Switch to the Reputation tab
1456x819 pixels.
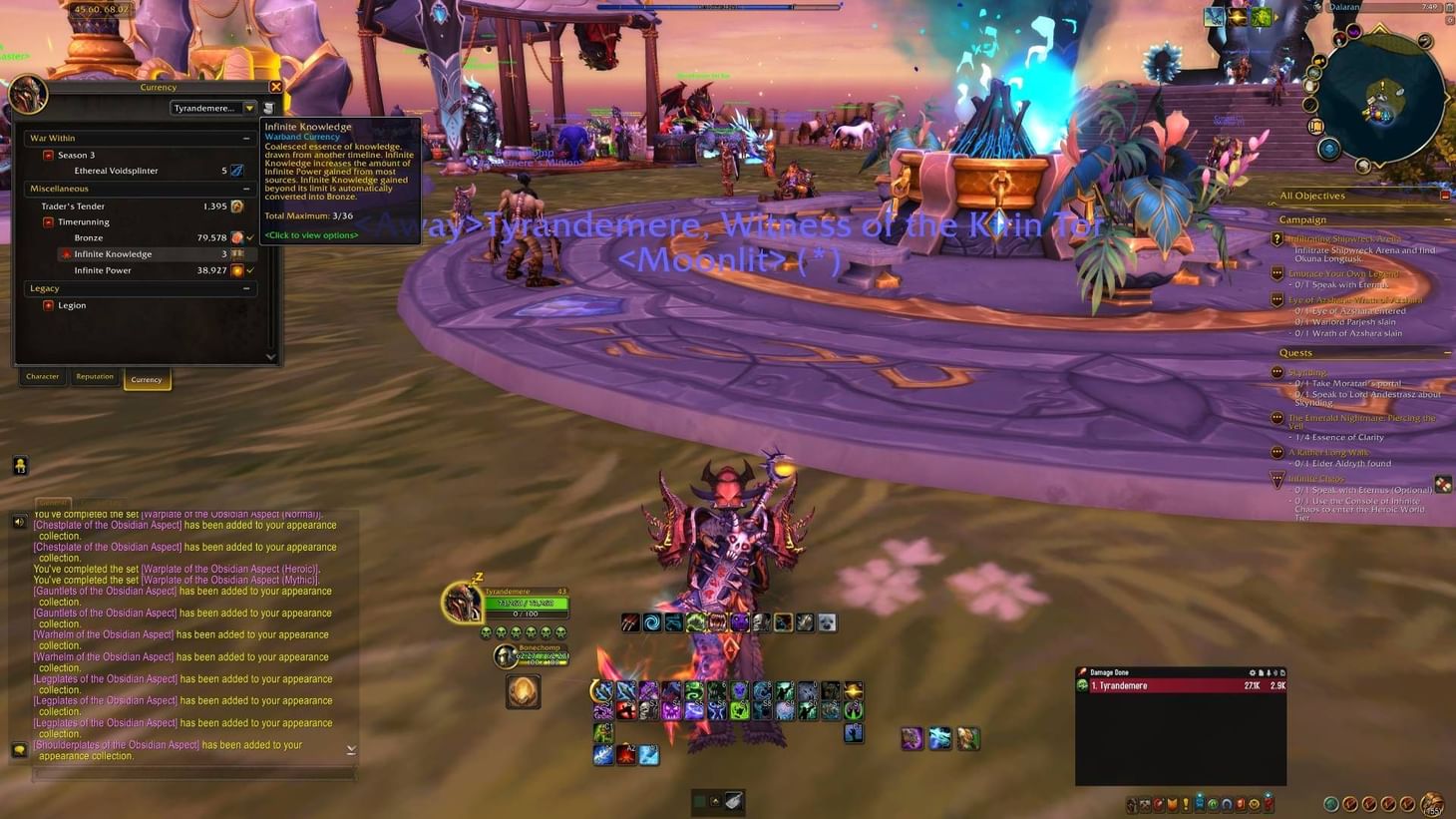coord(95,376)
